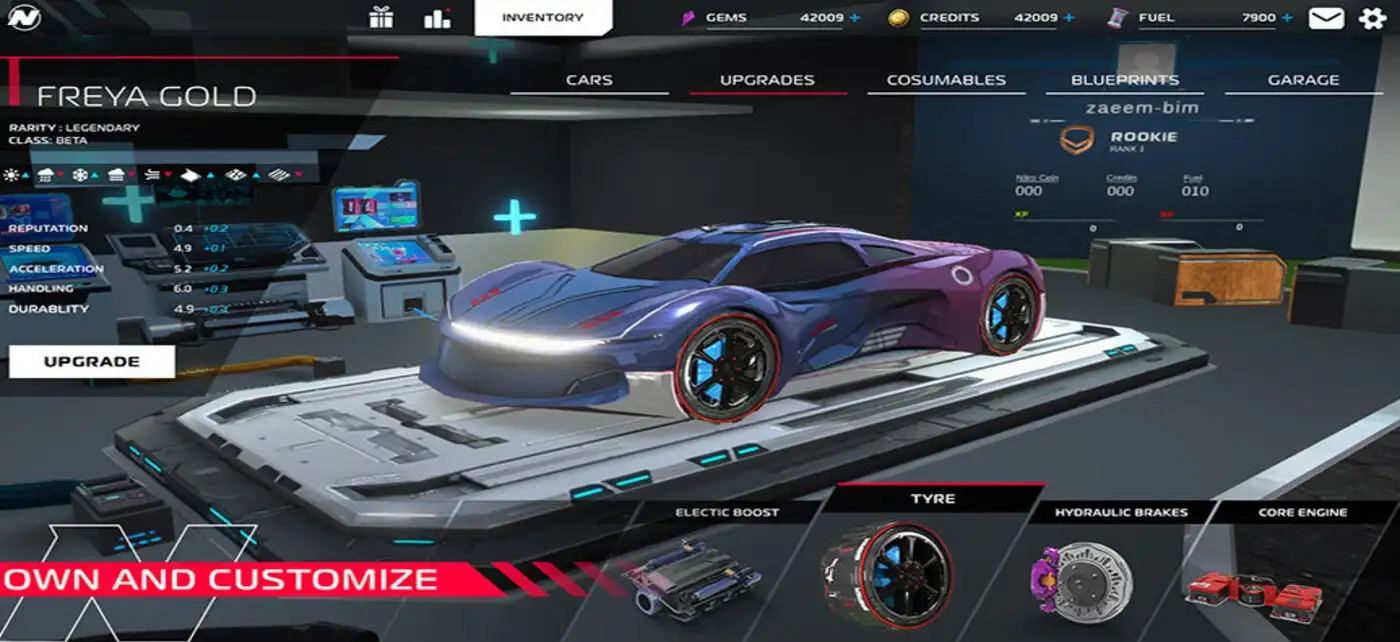This screenshot has width=1400, height=642.
Task: Add more credits with plus button
Action: click(1069, 18)
